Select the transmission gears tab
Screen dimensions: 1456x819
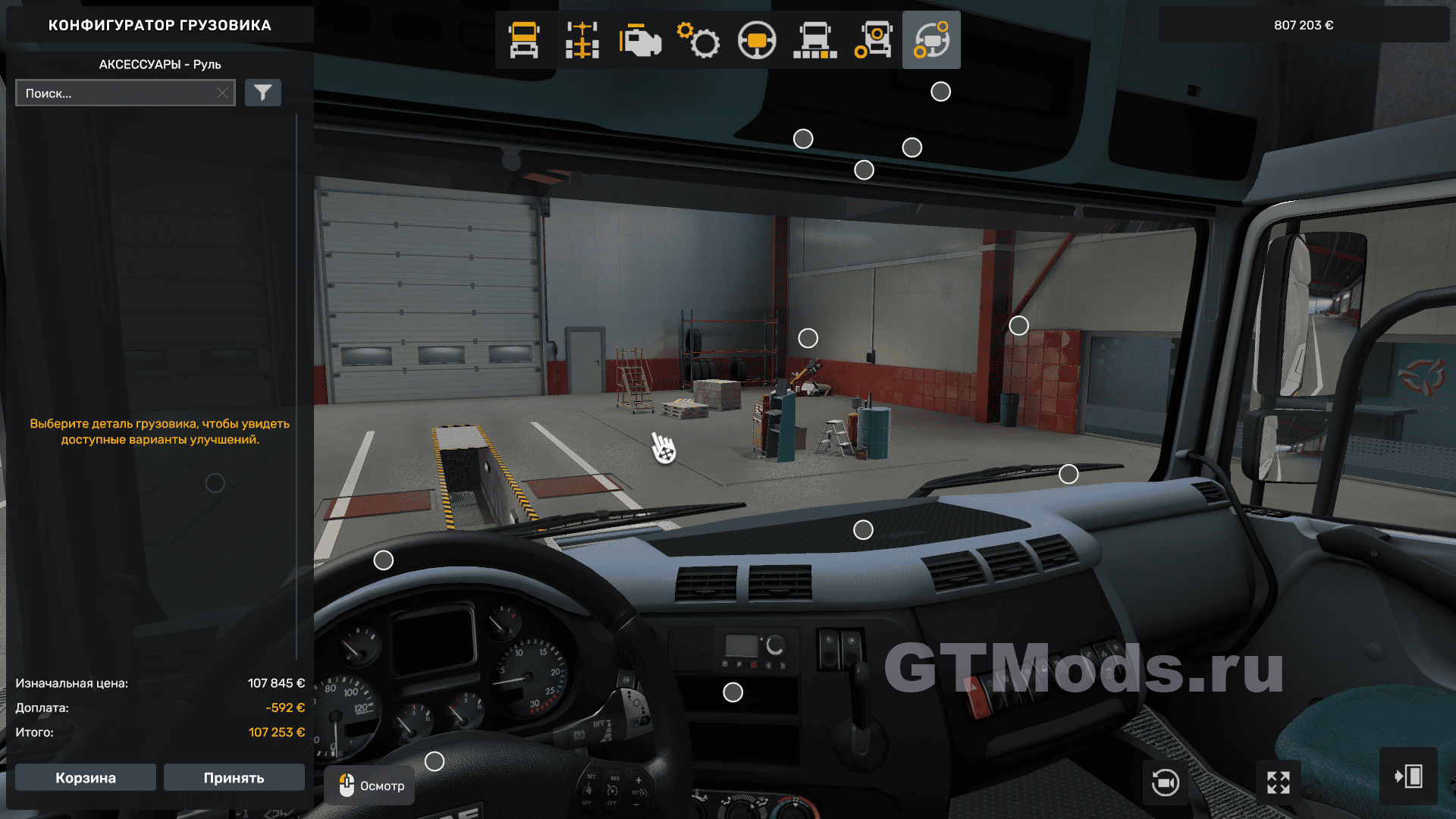[x=698, y=40]
